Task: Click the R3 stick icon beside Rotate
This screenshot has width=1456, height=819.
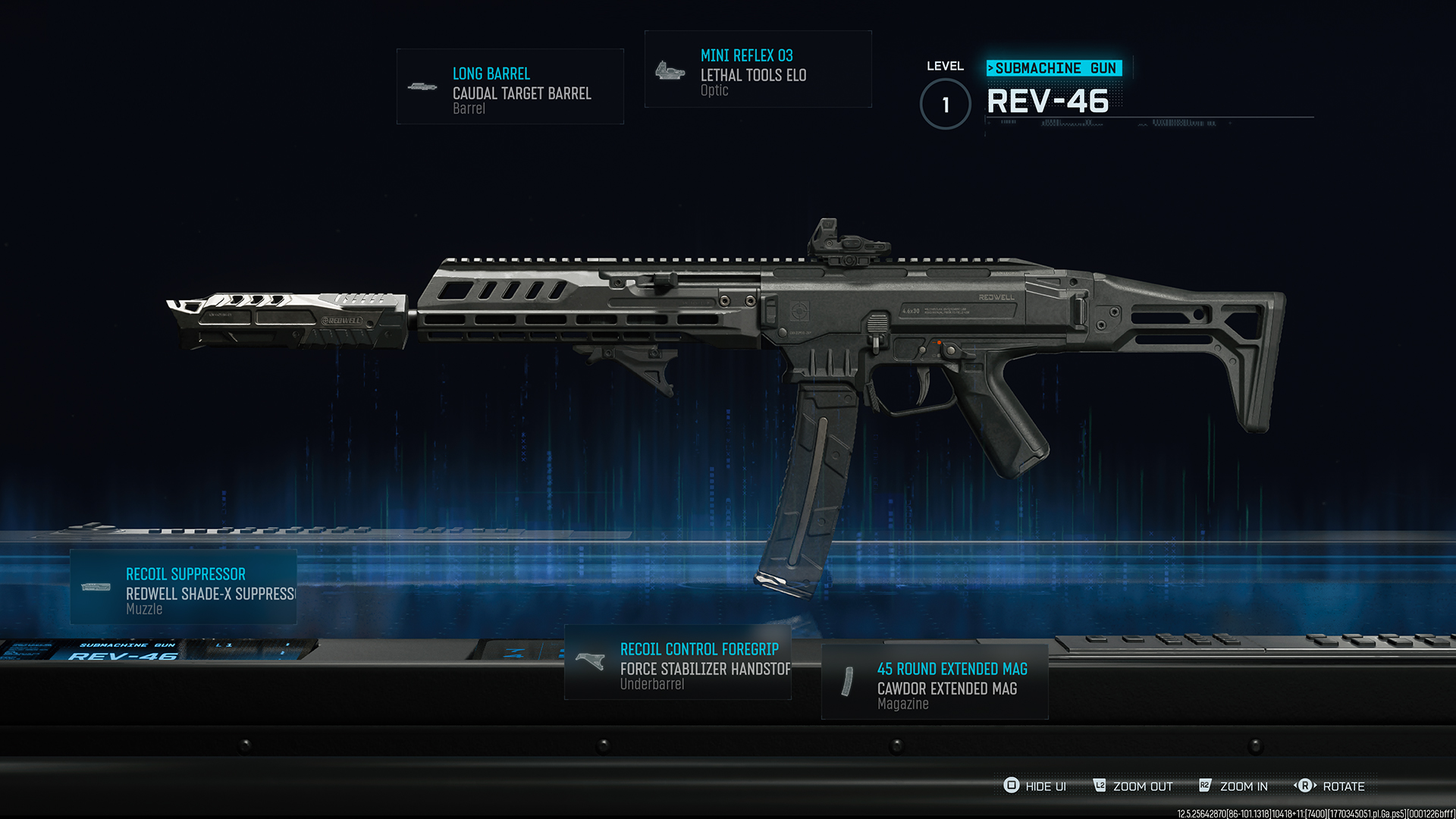Action: click(x=1306, y=786)
